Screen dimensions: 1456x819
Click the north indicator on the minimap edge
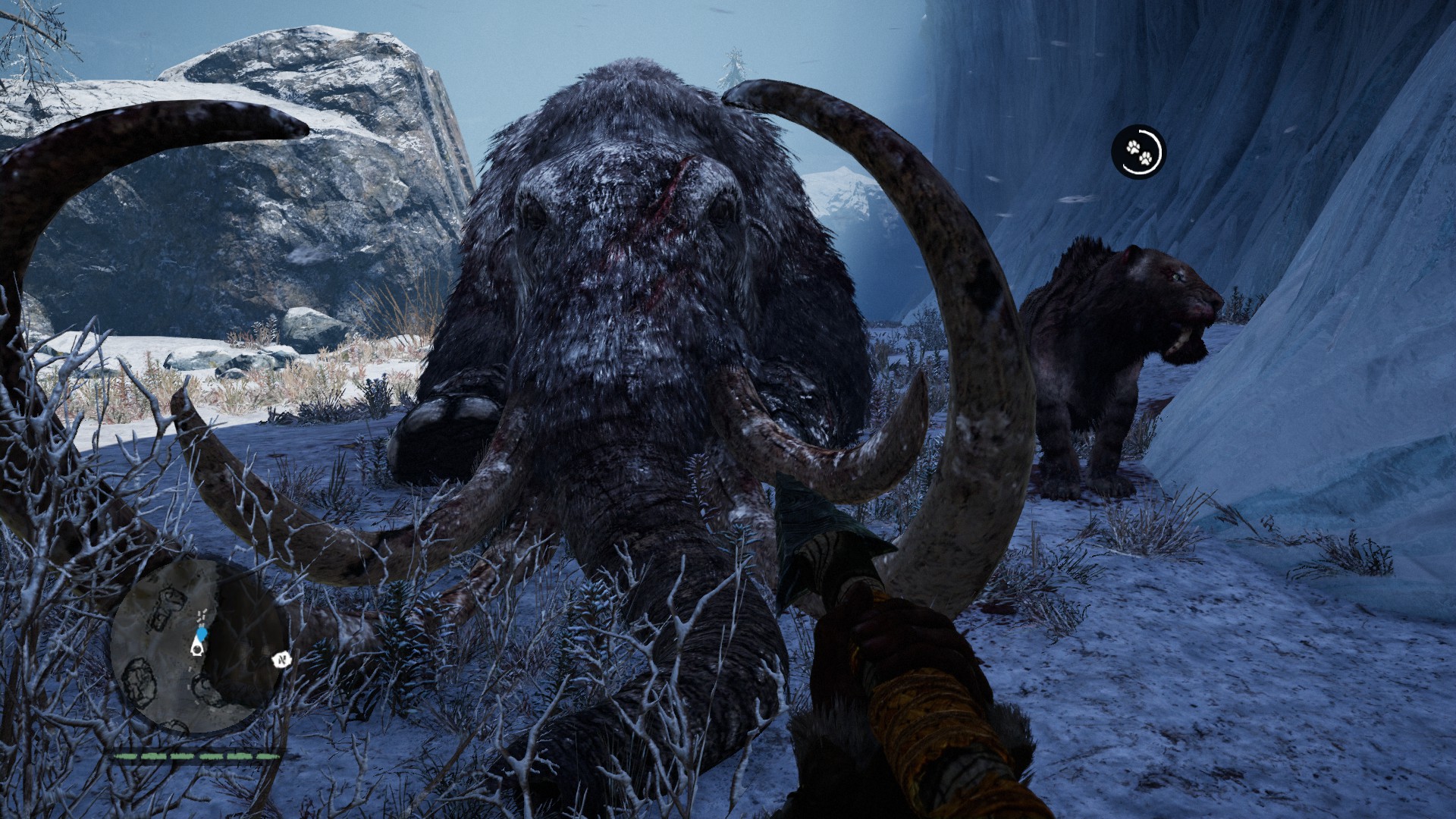tap(281, 659)
